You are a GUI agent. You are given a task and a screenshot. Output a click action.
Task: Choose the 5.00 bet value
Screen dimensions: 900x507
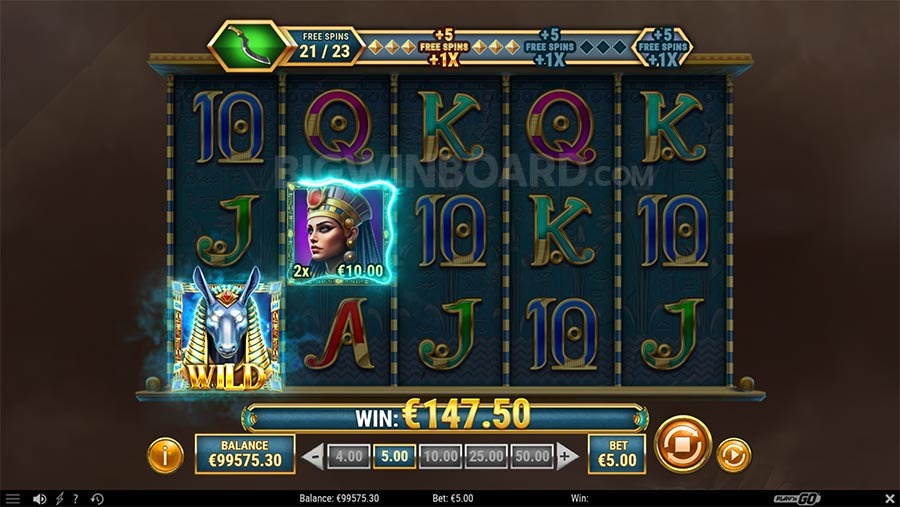[x=394, y=457]
